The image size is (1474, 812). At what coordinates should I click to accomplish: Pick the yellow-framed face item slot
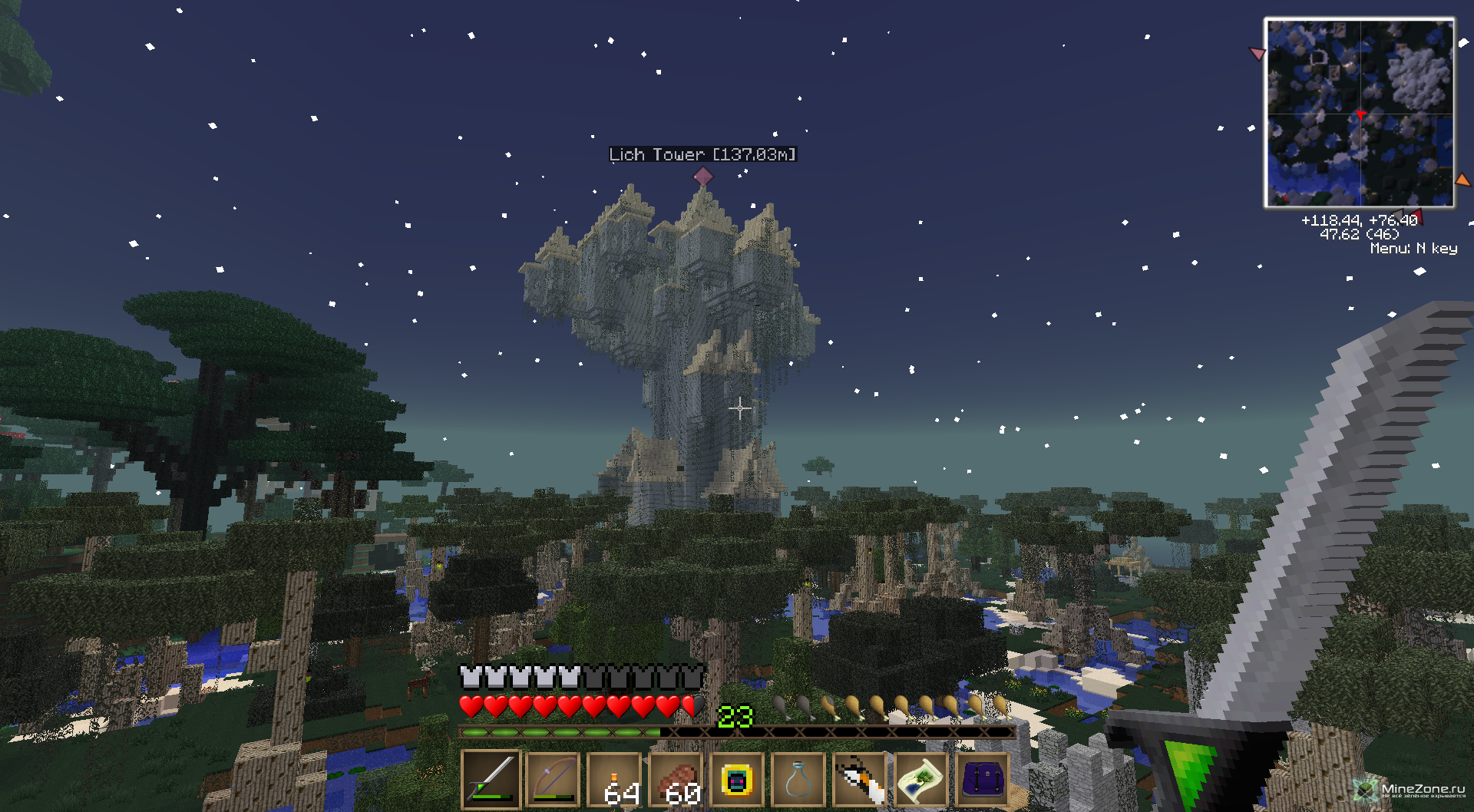(737, 780)
